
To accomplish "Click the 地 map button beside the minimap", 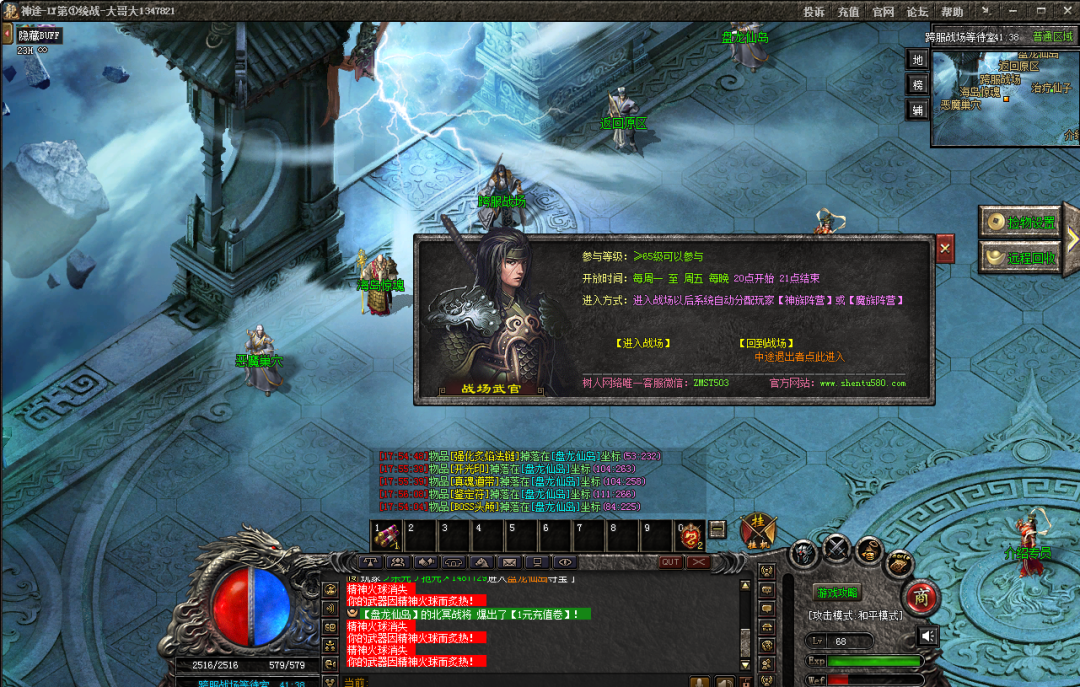I will point(917,59).
